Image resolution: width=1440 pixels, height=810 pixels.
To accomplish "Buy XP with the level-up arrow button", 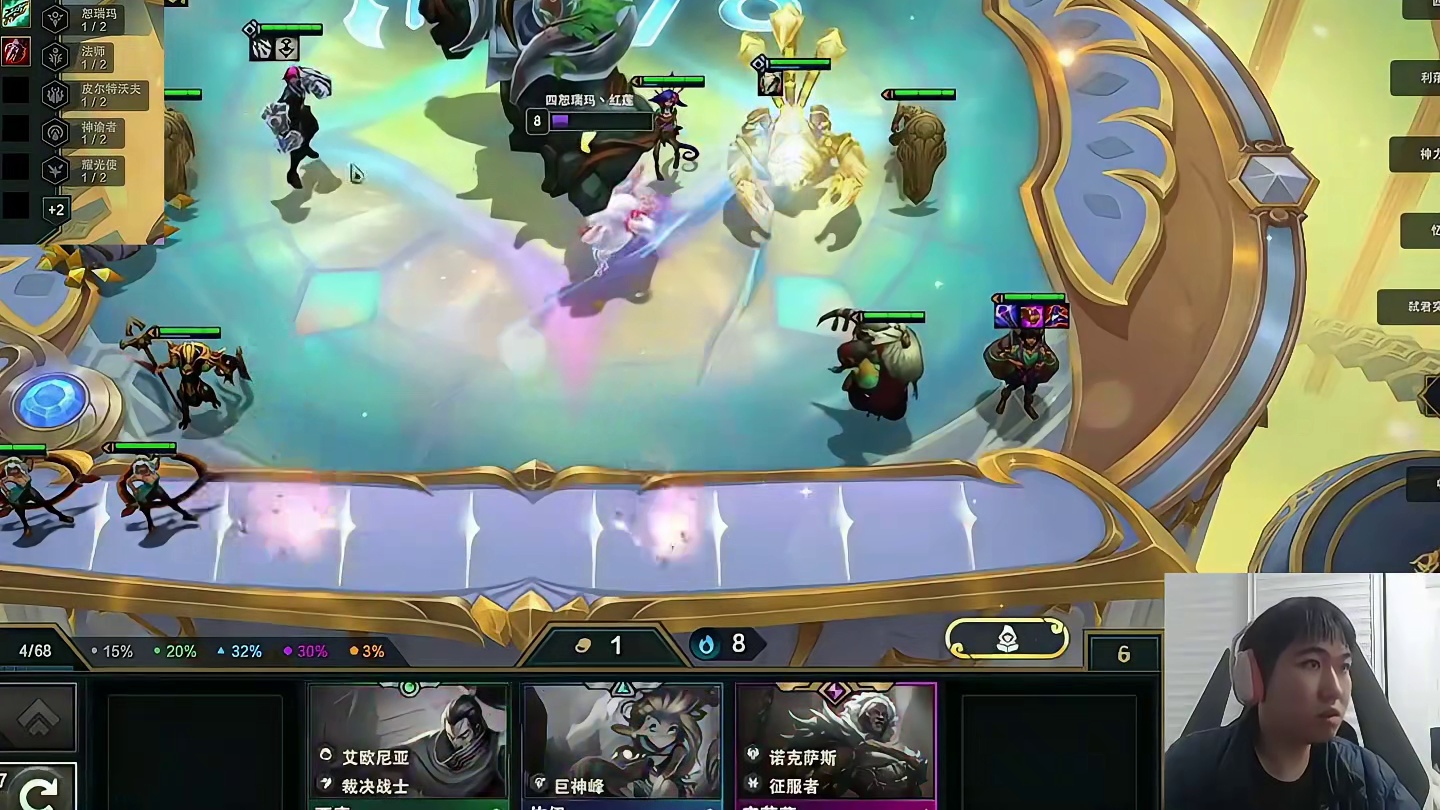I will (38, 716).
